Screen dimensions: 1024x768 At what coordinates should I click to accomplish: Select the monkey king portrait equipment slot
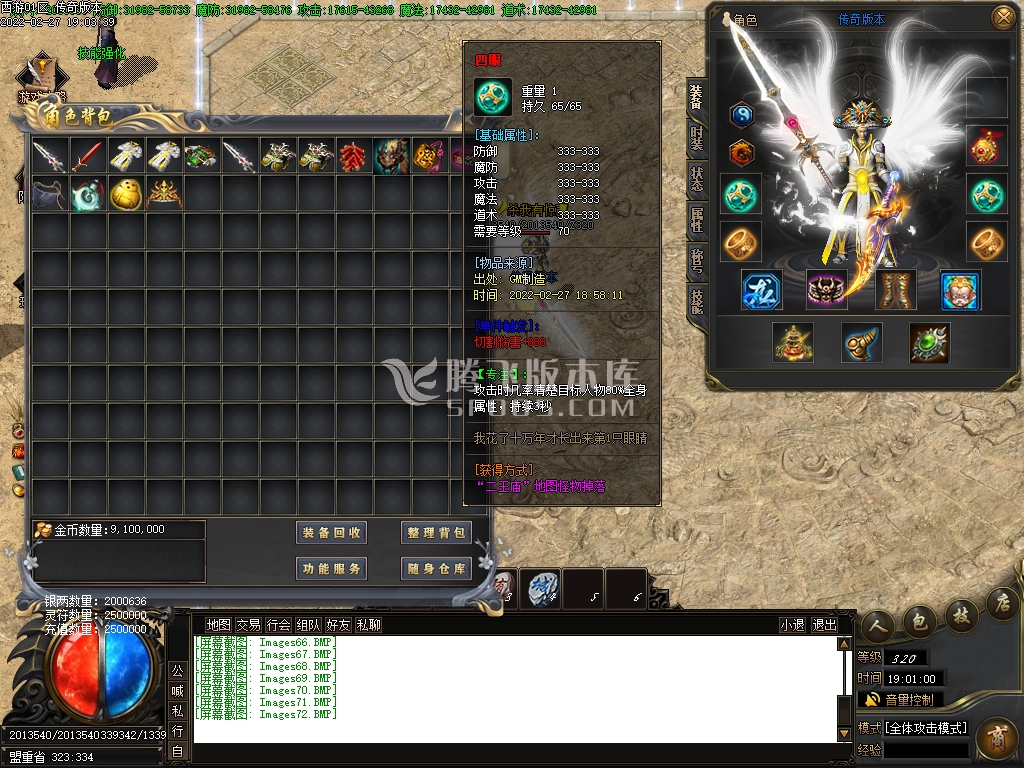pos(960,290)
